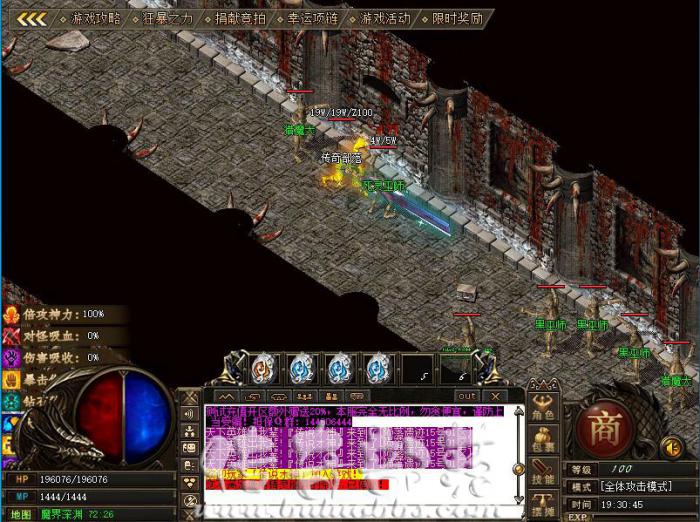Open the 狂暴之力 menu entry
Screen dimensions: 700x522
[168, 18]
